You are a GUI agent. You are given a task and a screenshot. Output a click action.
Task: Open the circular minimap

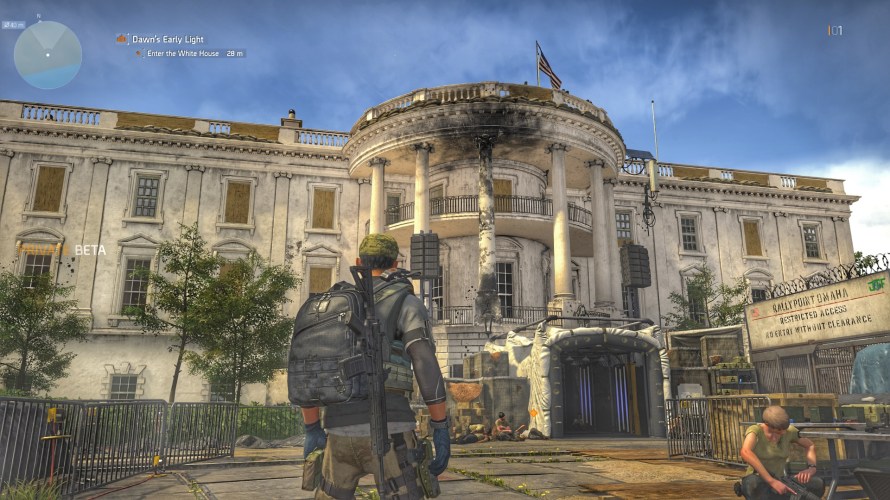tap(48, 55)
